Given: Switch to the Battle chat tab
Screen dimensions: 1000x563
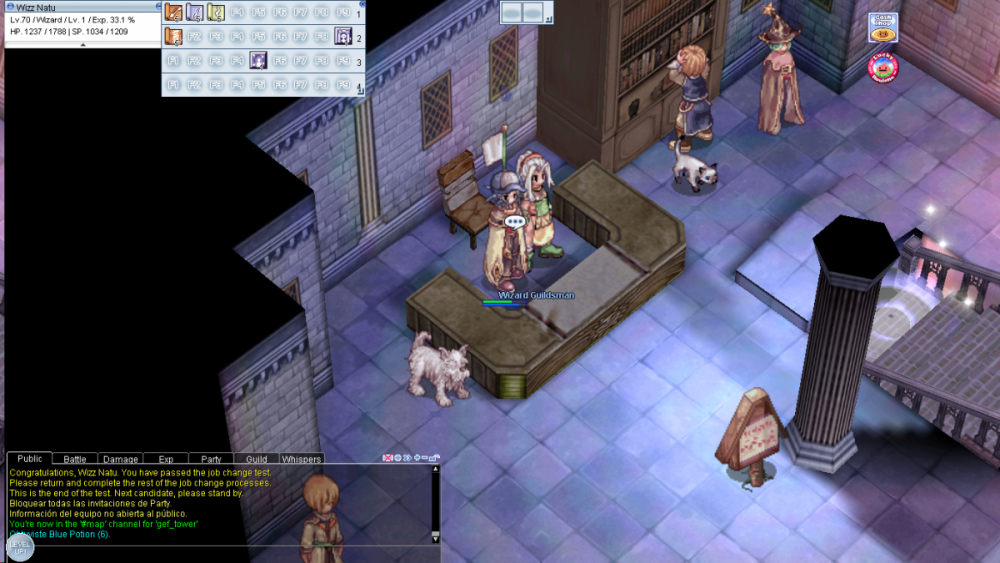Looking at the screenshot, I should [75, 460].
